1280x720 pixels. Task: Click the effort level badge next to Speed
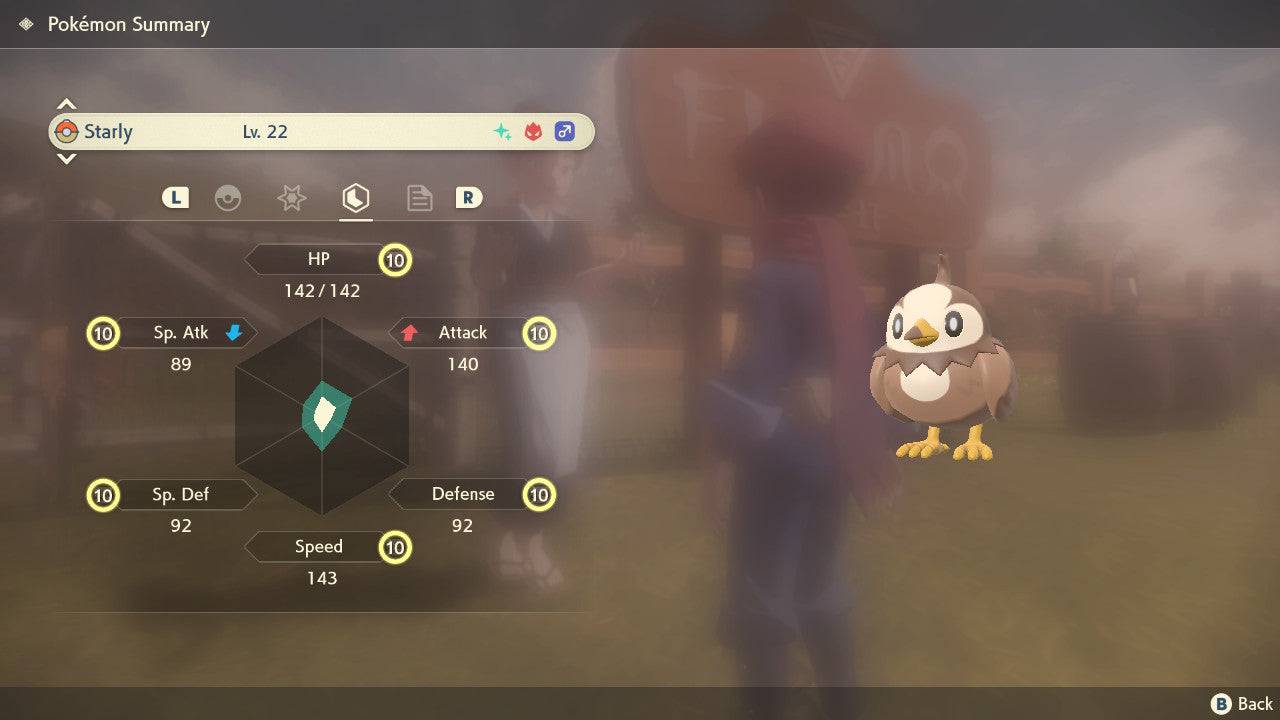(x=395, y=547)
